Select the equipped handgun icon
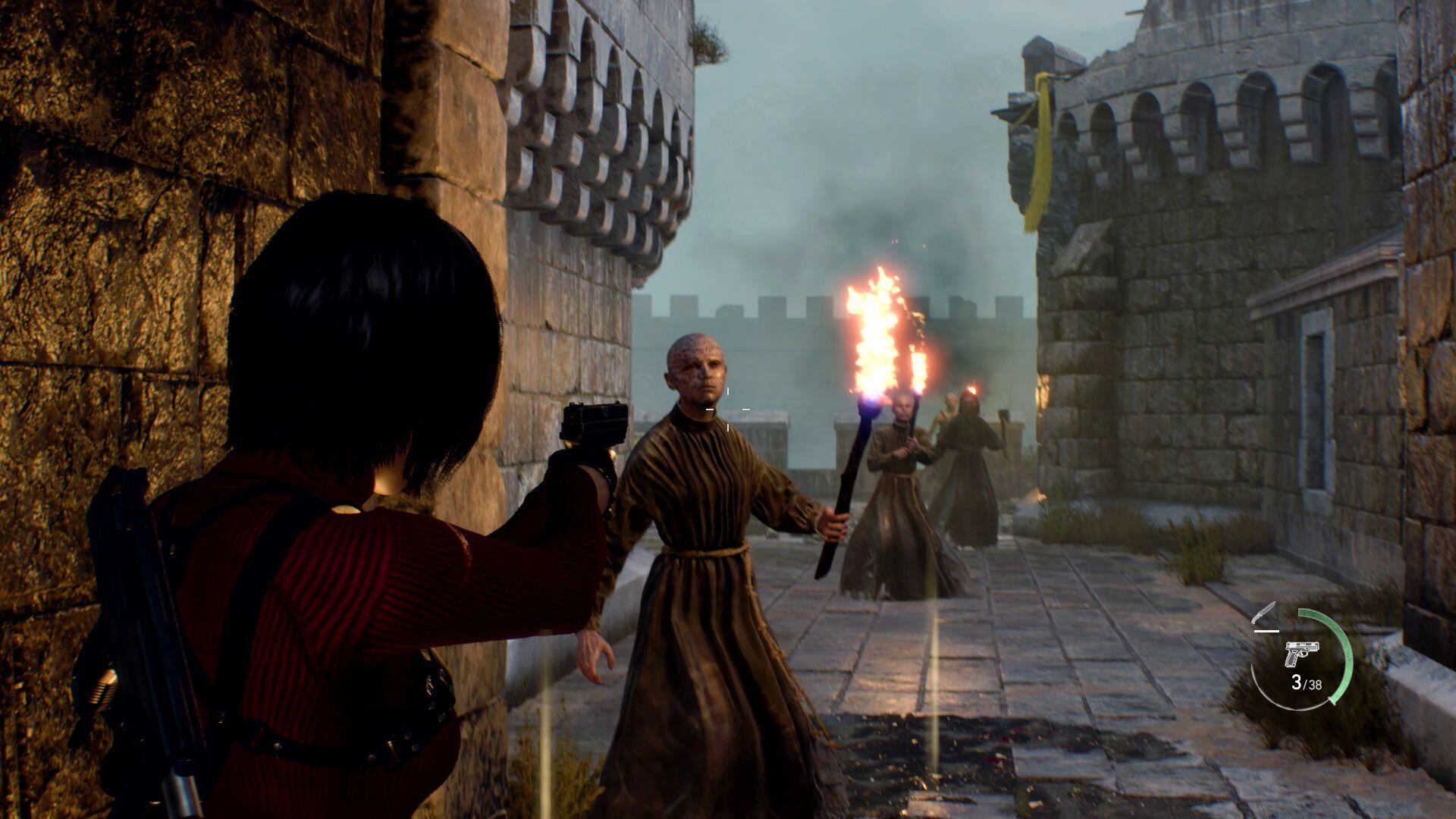Viewport: 1456px width, 819px height. click(x=1302, y=653)
